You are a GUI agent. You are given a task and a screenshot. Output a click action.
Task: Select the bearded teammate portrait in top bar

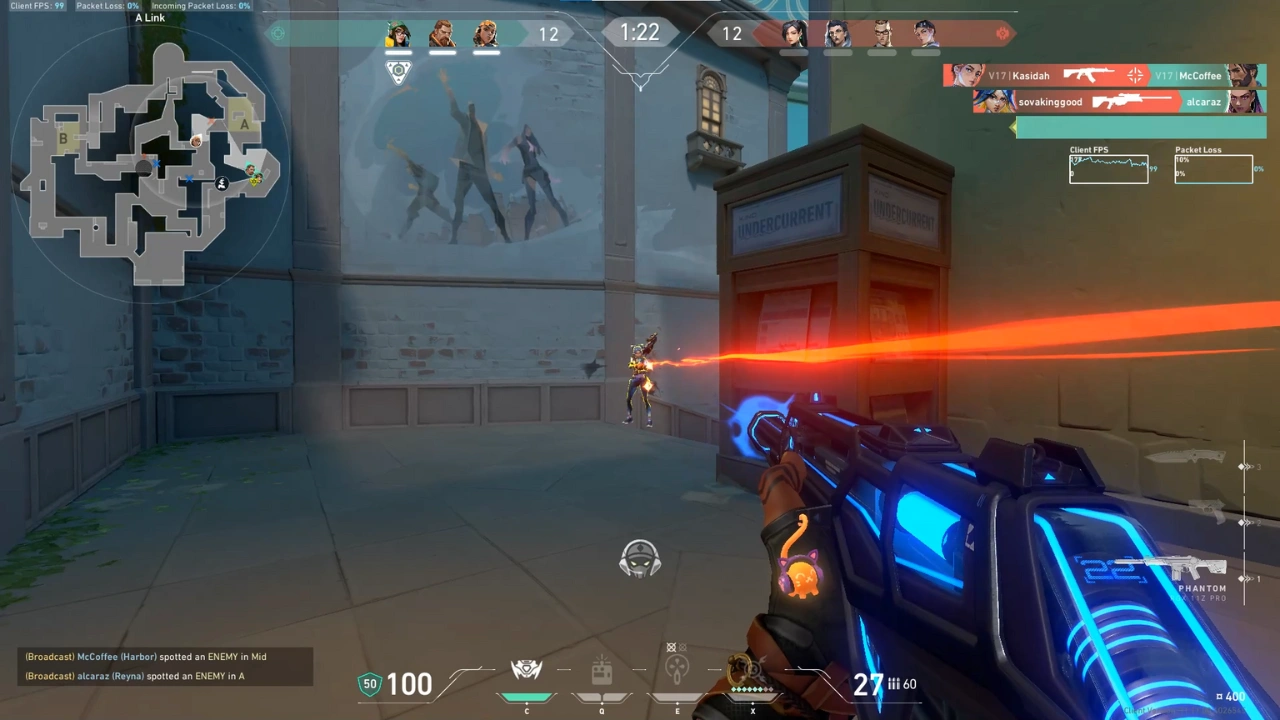tap(442, 34)
